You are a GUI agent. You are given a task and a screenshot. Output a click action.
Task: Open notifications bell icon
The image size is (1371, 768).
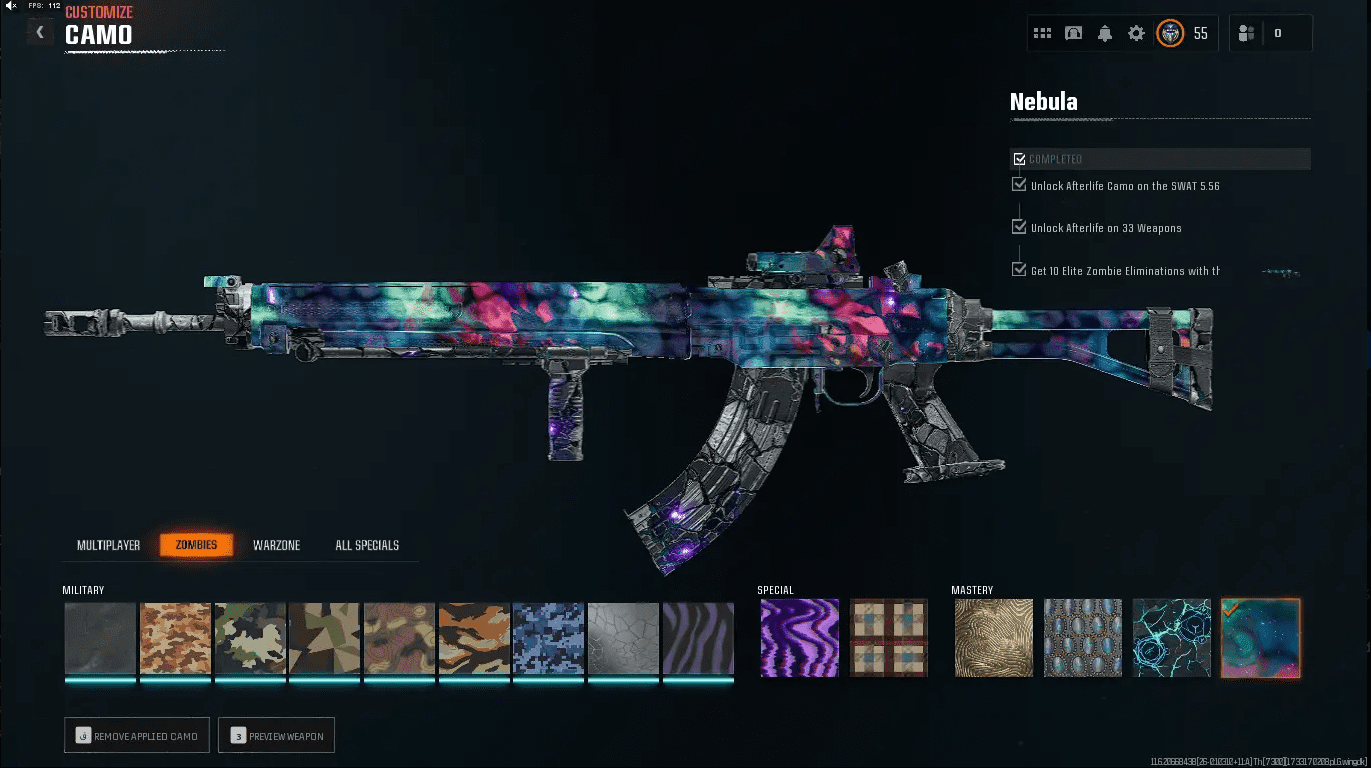1105,33
